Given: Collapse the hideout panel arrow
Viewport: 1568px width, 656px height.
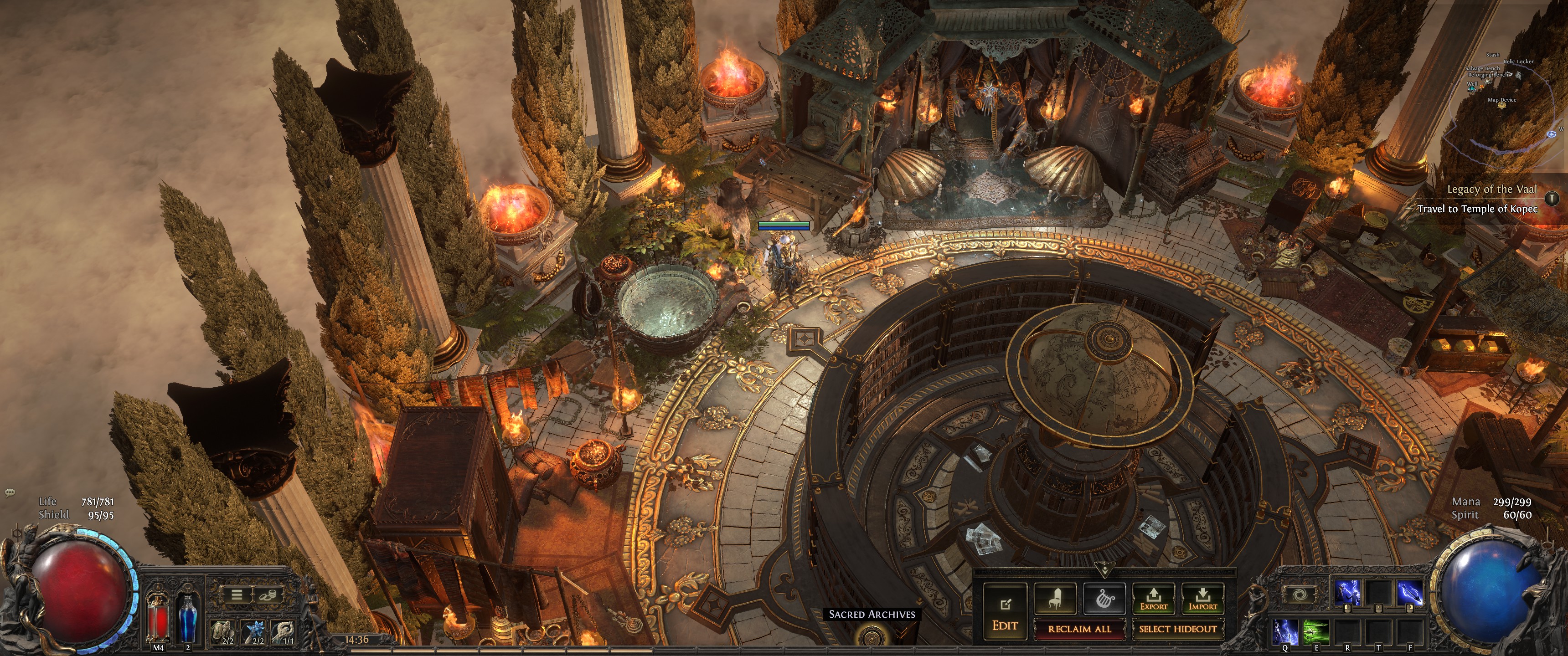Looking at the screenshot, I should pyautogui.click(x=1104, y=570).
